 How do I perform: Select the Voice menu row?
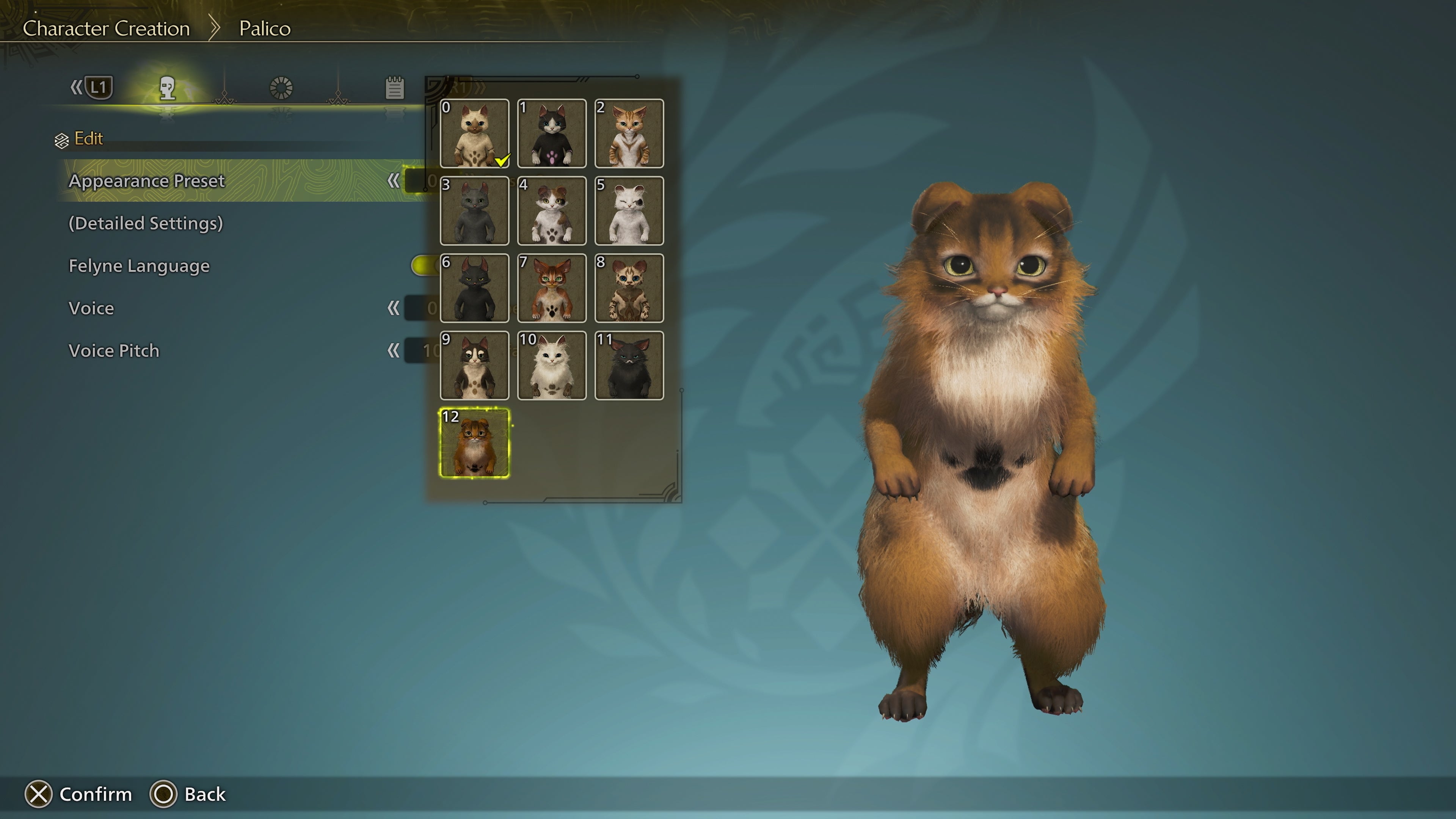coord(91,308)
